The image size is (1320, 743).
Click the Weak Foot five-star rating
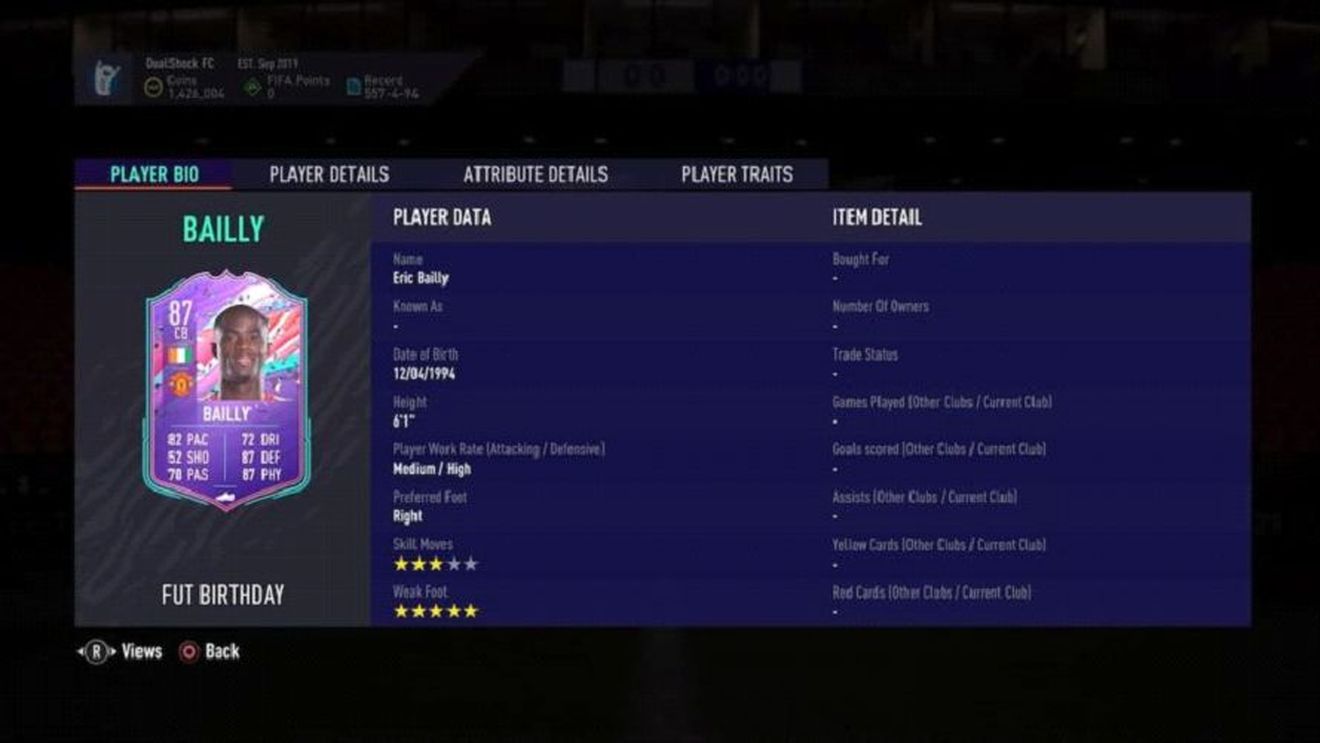tap(435, 609)
